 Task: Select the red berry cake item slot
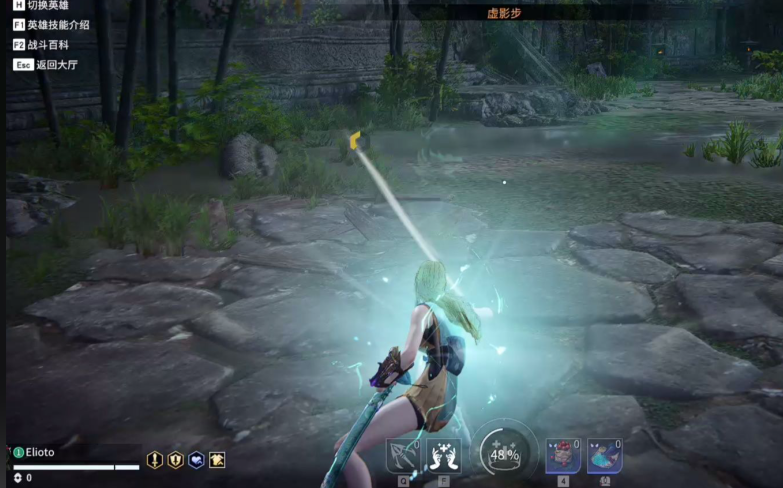click(563, 456)
